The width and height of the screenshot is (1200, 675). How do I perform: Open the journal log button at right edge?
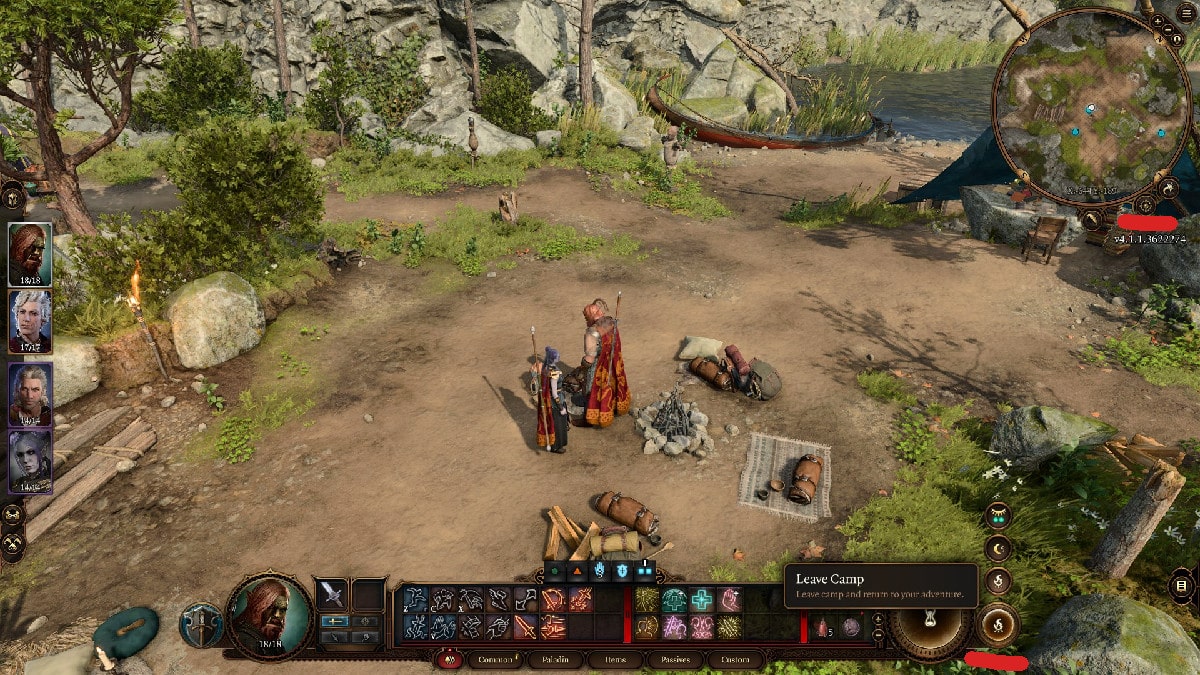1182,586
